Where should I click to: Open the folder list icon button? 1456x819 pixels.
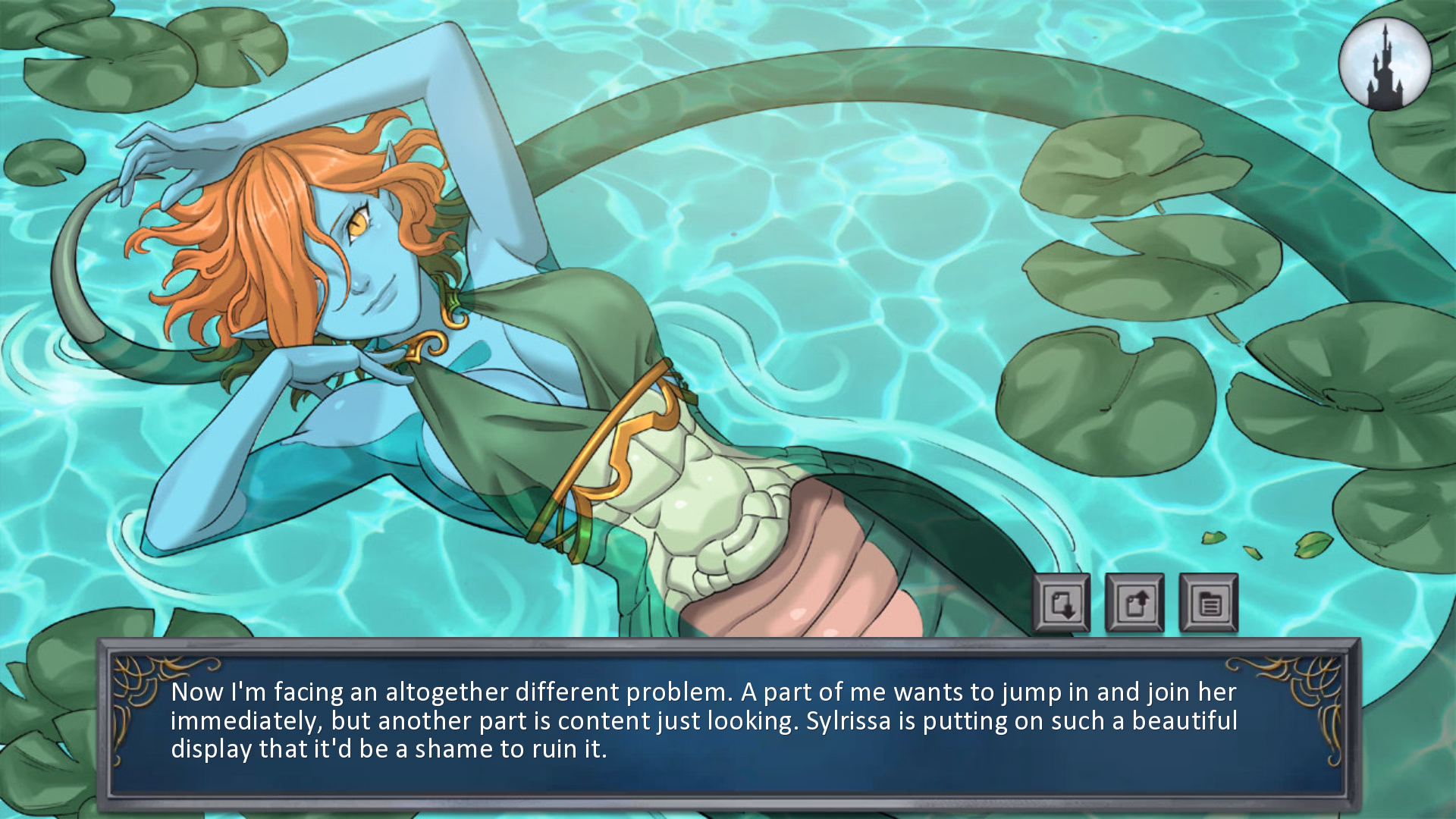[1208, 604]
